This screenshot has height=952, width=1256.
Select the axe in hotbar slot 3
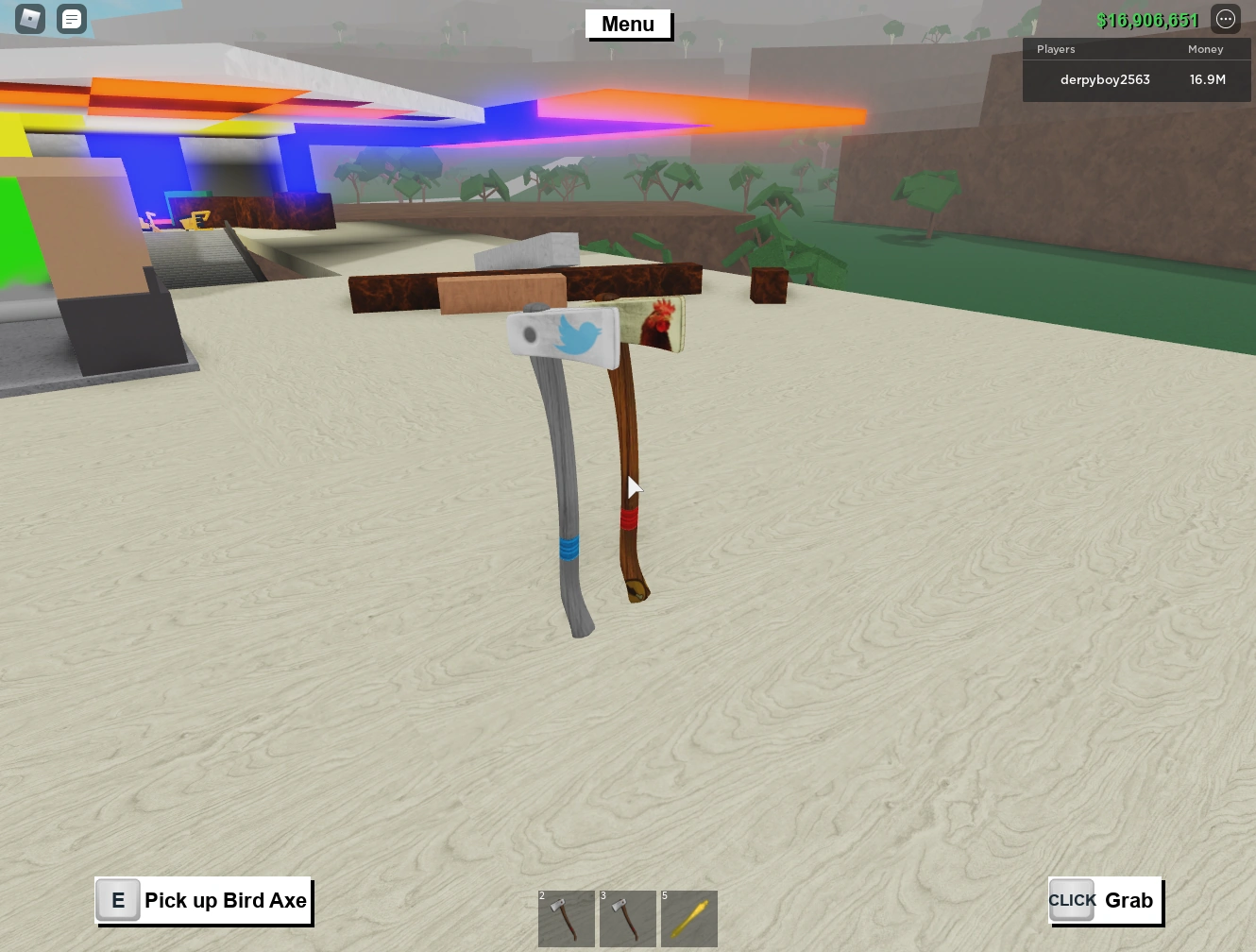(x=627, y=918)
